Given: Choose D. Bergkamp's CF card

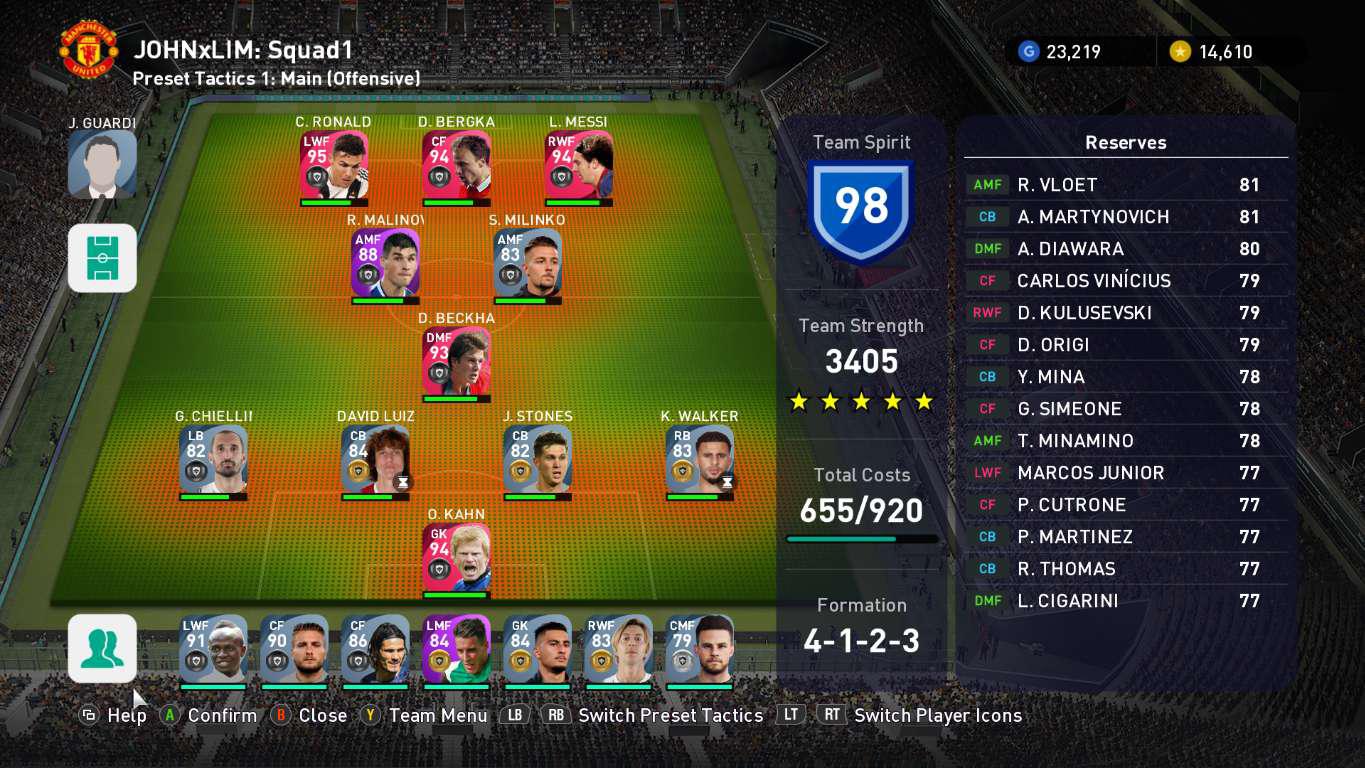Looking at the screenshot, I should (x=456, y=165).
